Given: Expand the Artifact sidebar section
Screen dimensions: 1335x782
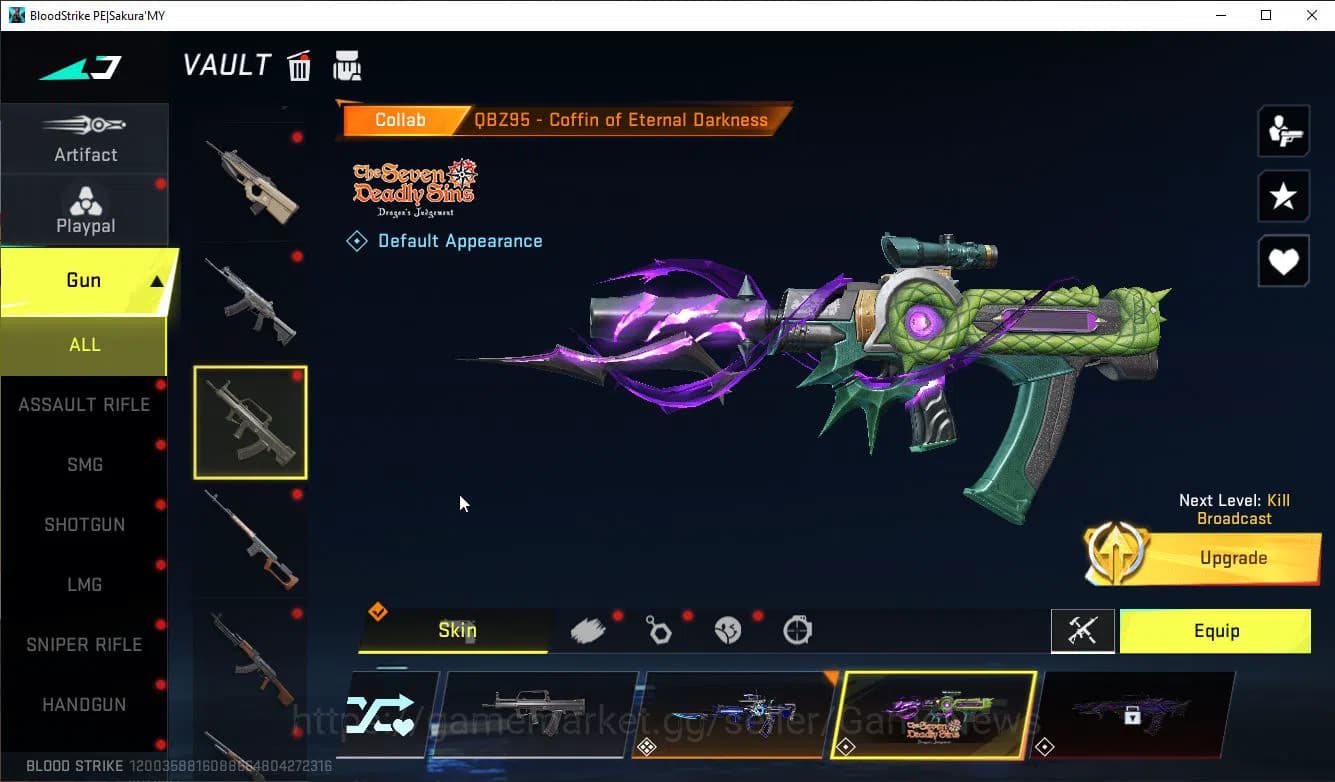Looking at the screenshot, I should (85, 138).
